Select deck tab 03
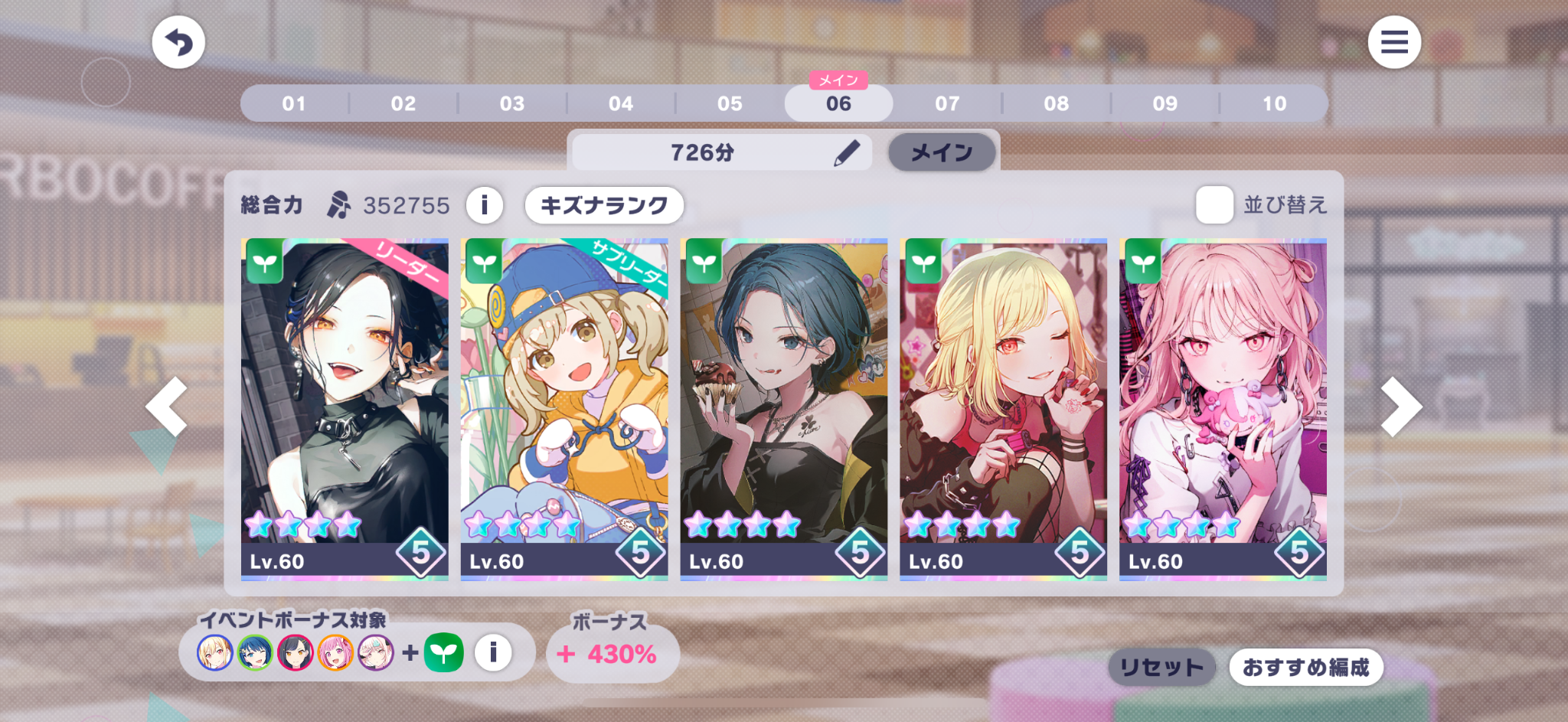The image size is (1568, 722). (512, 103)
